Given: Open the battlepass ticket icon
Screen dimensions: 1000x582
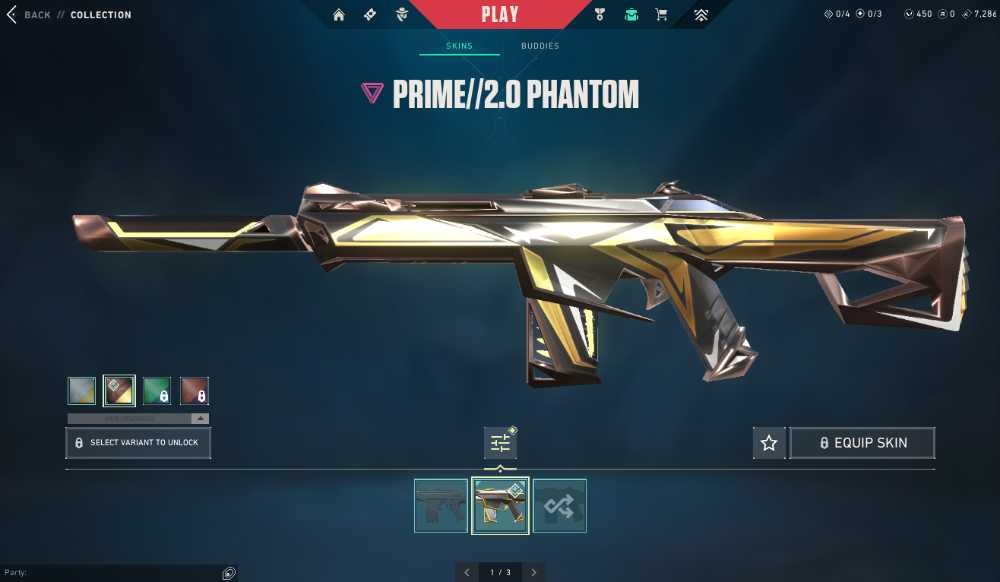Looking at the screenshot, I should click(370, 15).
